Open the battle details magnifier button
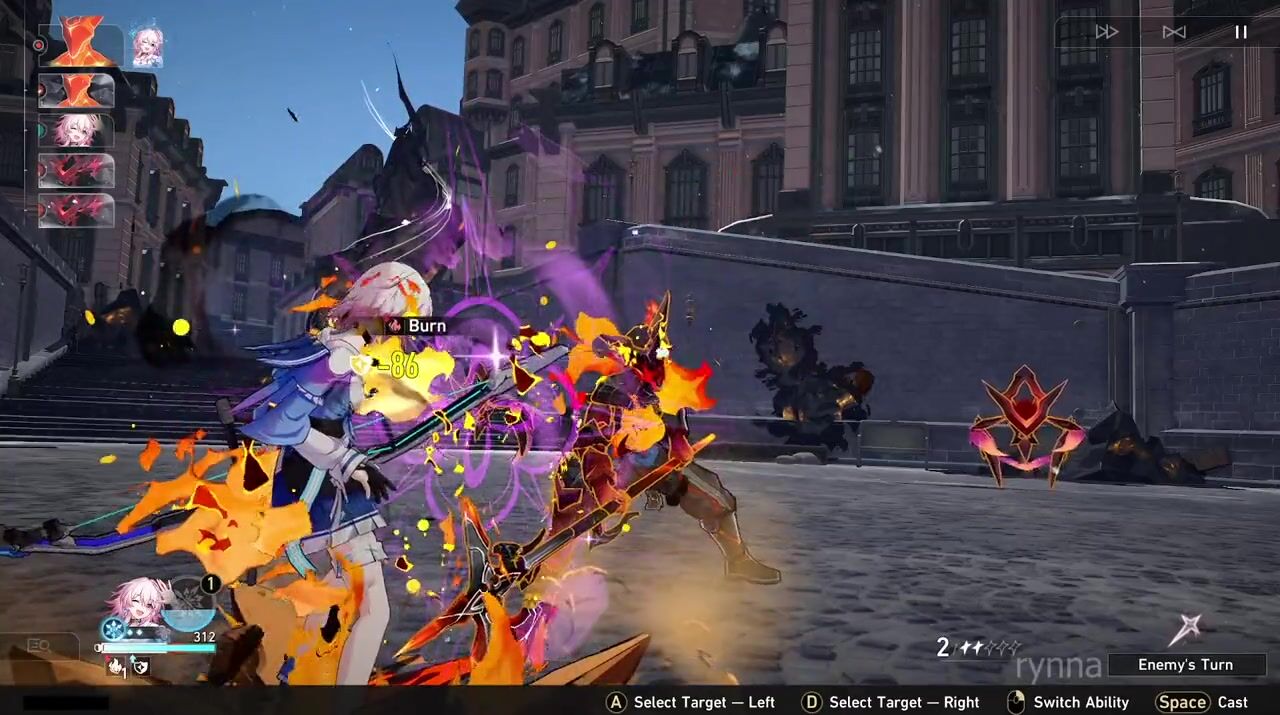 point(39,646)
